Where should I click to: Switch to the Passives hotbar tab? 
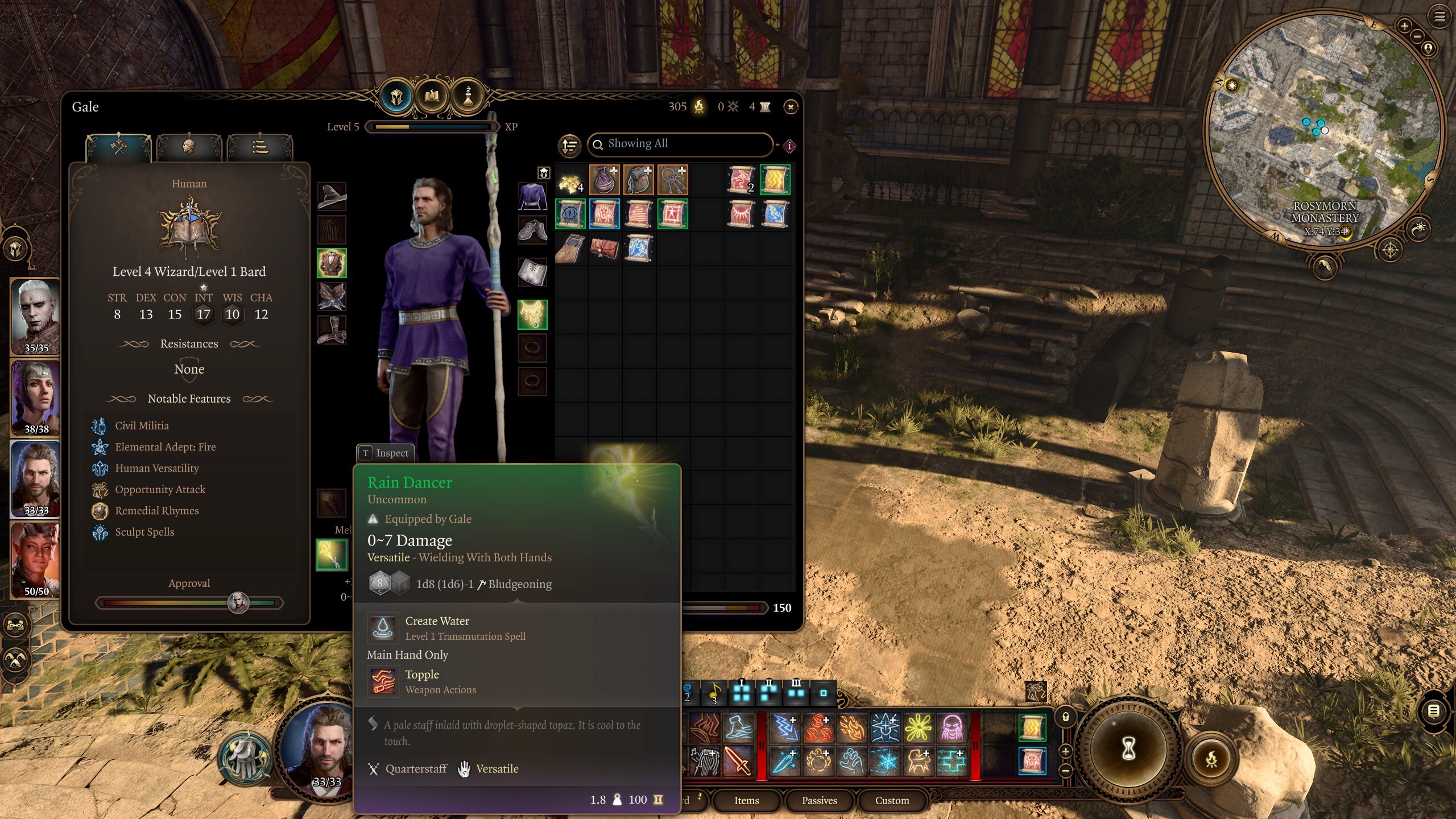click(x=819, y=800)
